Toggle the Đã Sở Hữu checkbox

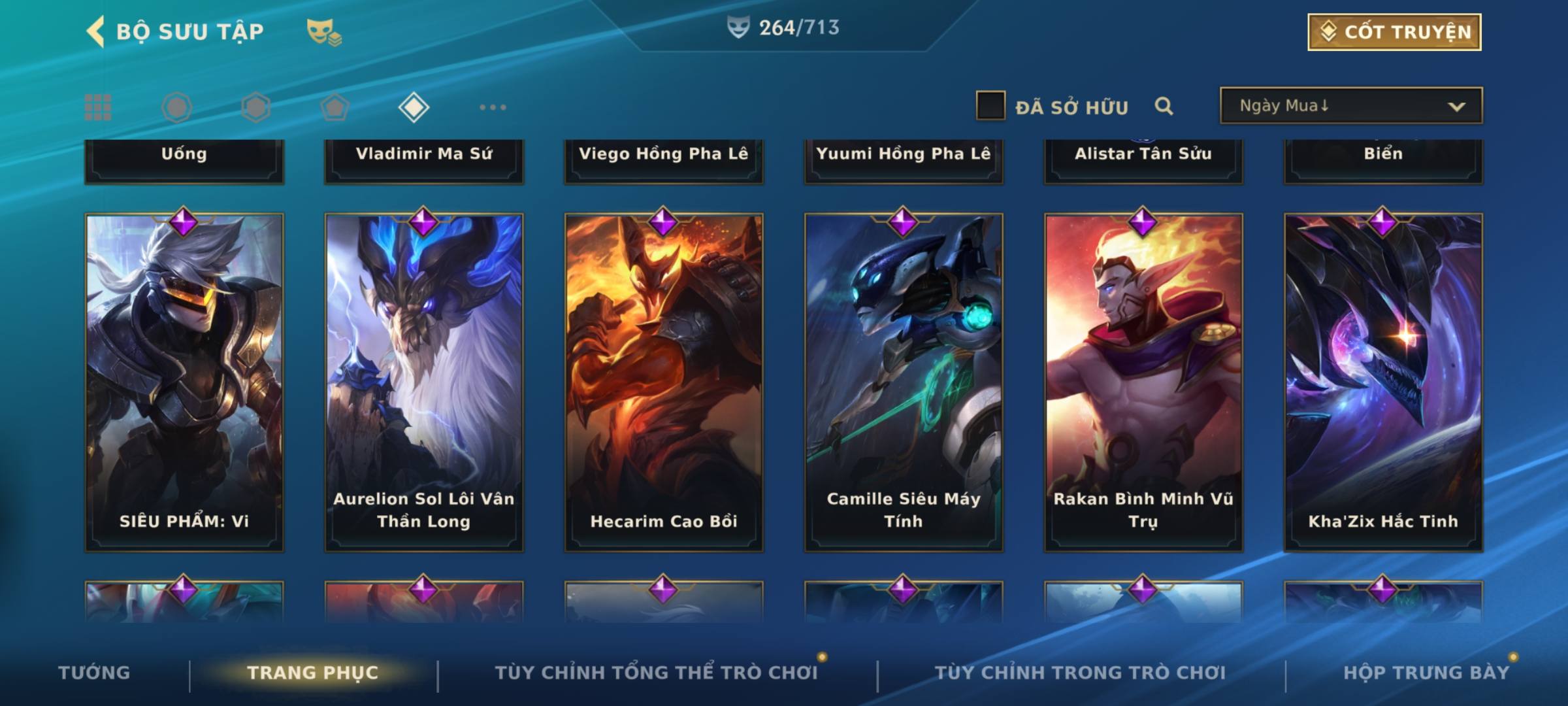(x=990, y=106)
